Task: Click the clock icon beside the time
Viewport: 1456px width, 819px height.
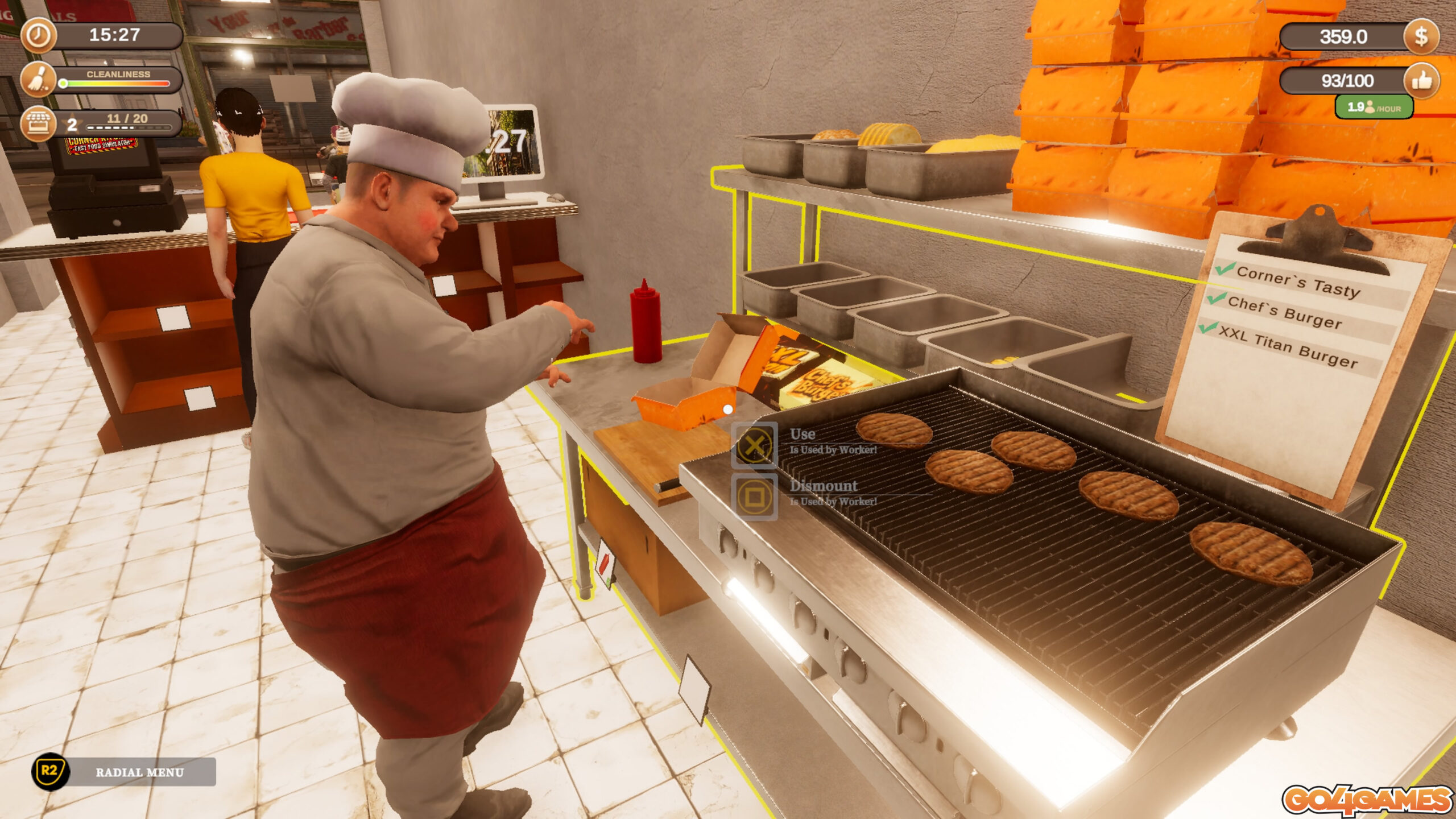Action: (39, 35)
